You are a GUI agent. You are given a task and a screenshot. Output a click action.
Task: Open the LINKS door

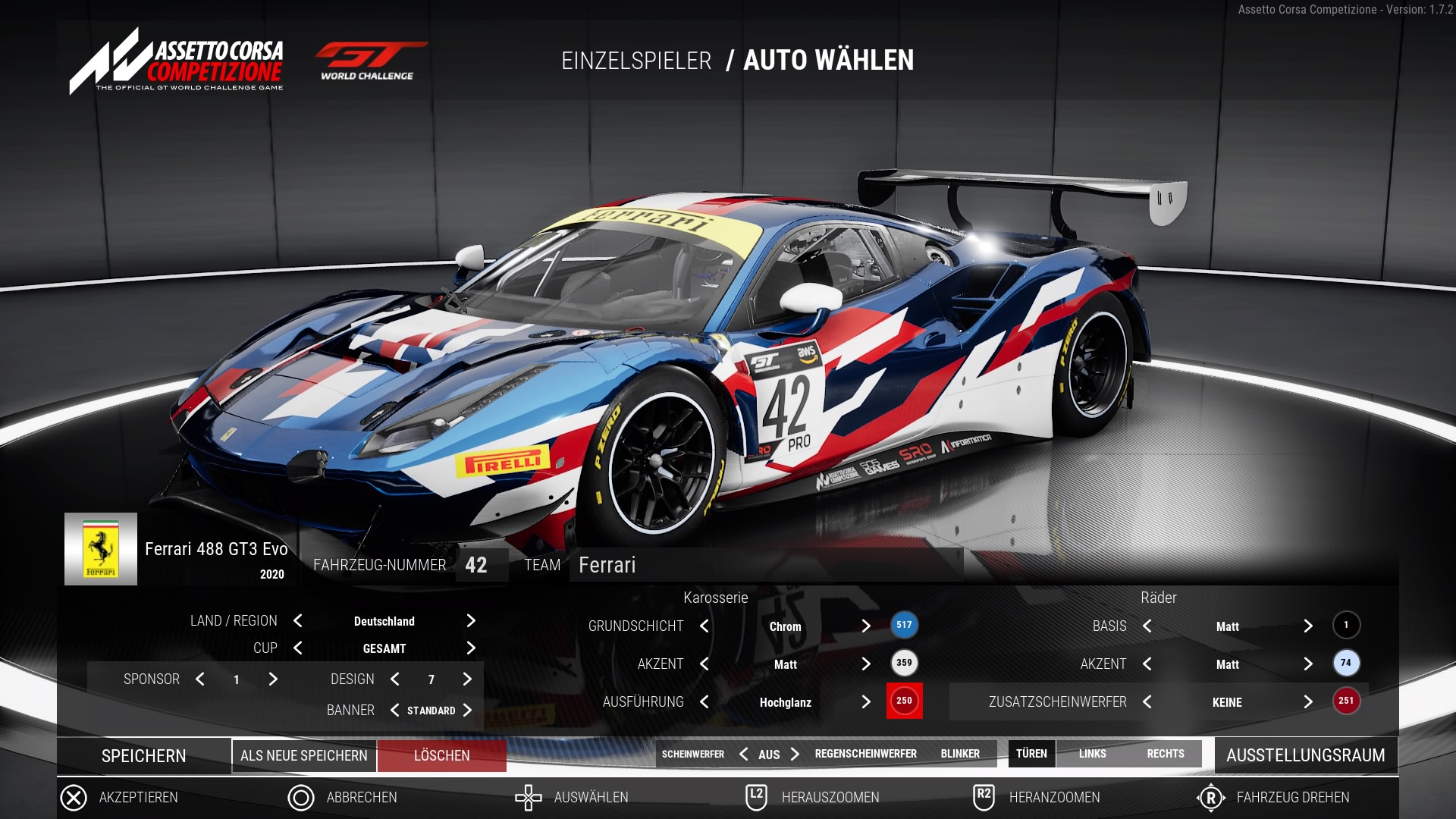click(1092, 754)
